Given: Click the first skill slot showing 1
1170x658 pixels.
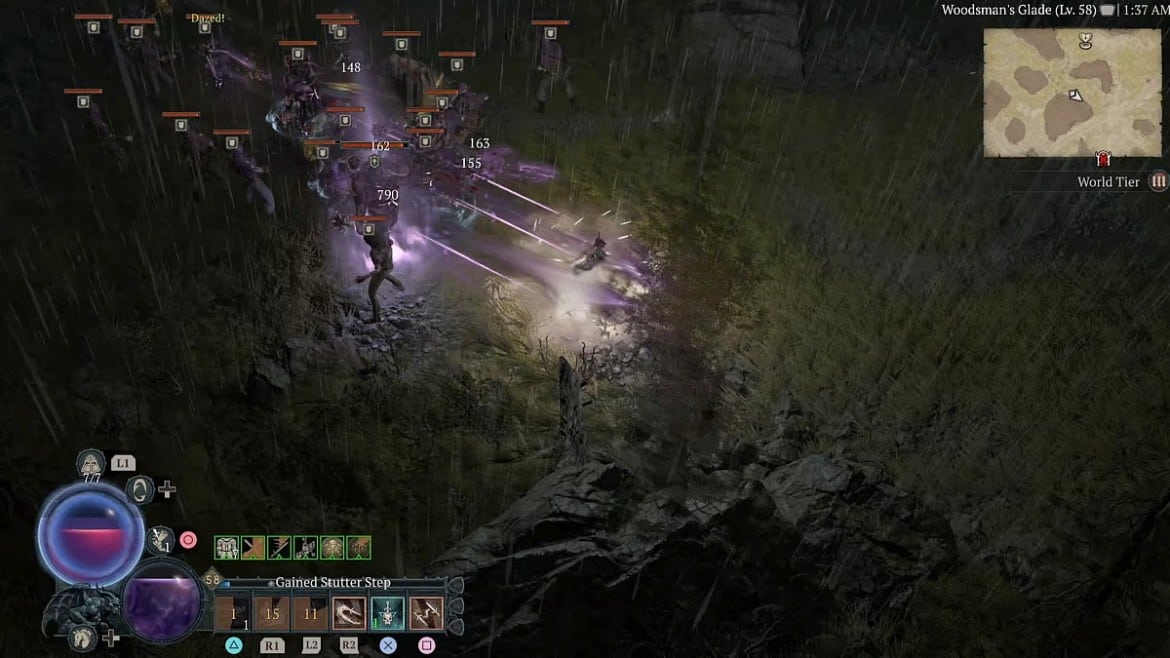Looking at the screenshot, I should pos(233,613).
